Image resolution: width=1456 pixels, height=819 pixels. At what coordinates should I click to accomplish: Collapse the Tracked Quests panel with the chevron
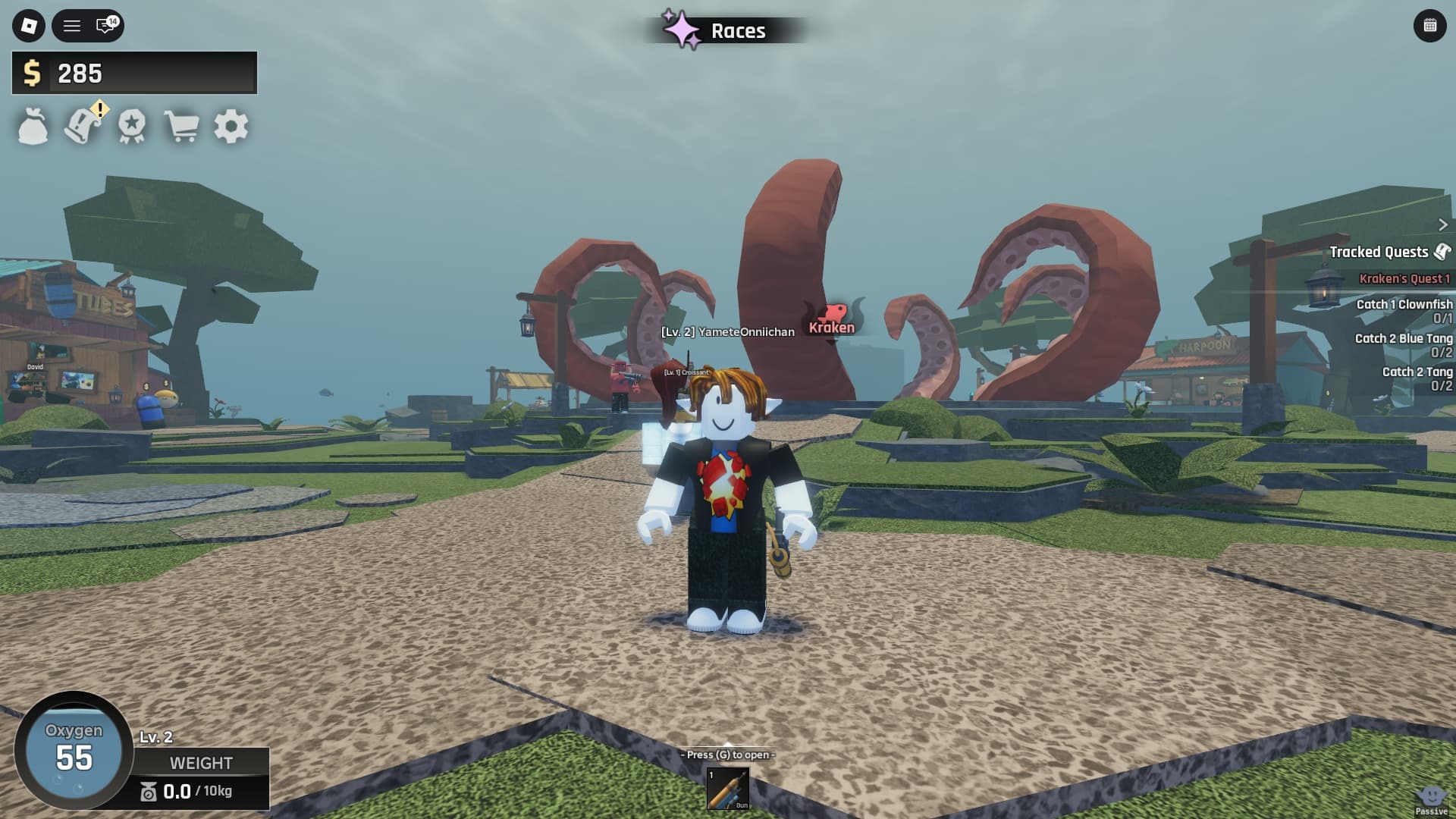[x=1443, y=224]
